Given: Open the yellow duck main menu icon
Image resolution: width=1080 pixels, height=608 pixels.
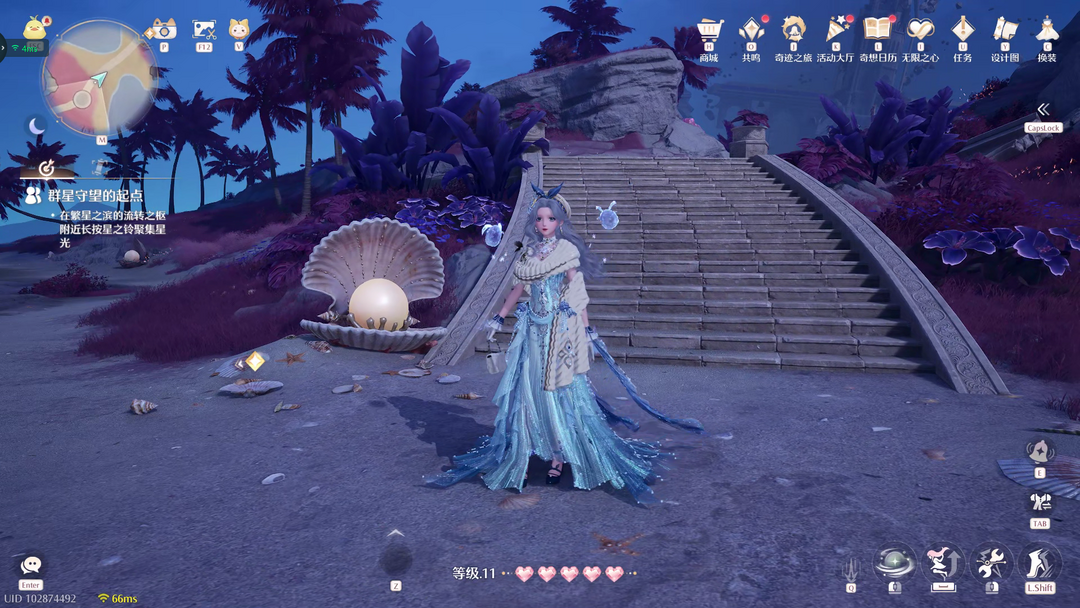Looking at the screenshot, I should [x=36, y=27].
